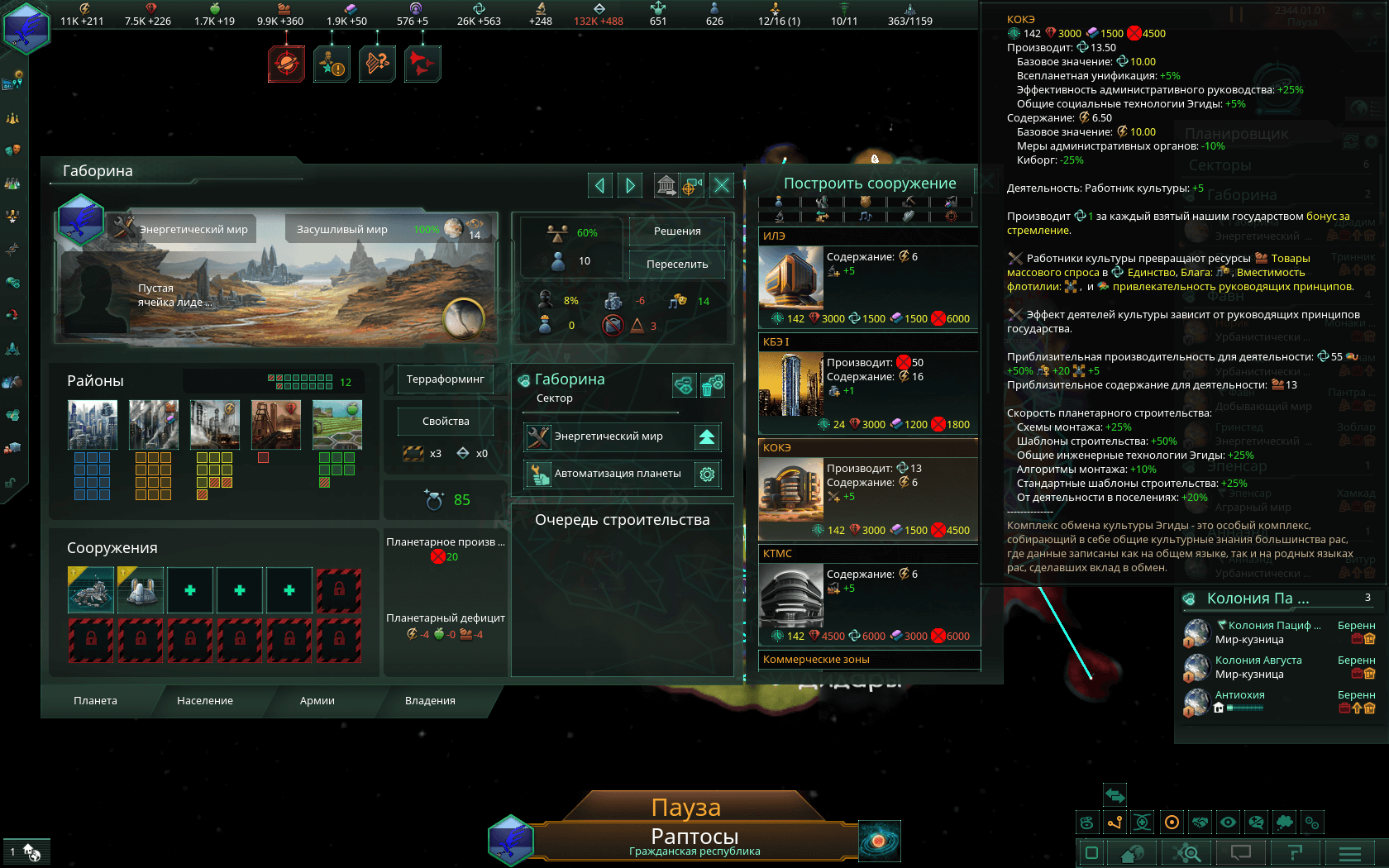1389x868 pixels.
Task: Open the Раптосы empire flag emblem
Action: point(510,840)
